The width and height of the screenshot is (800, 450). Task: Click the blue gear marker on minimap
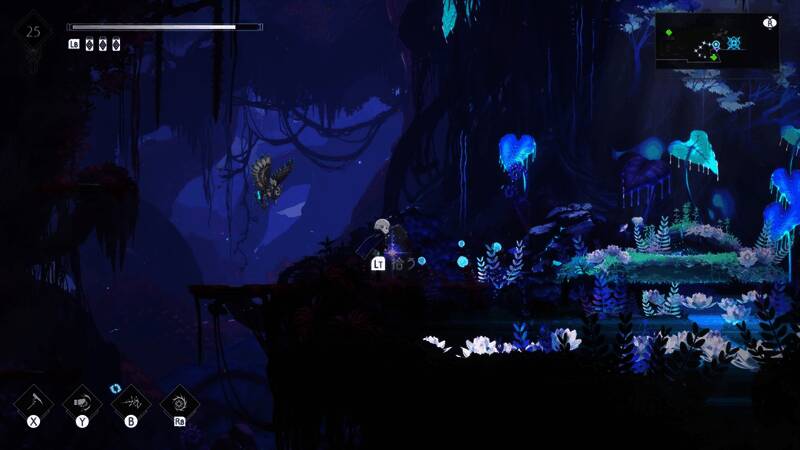[735, 43]
